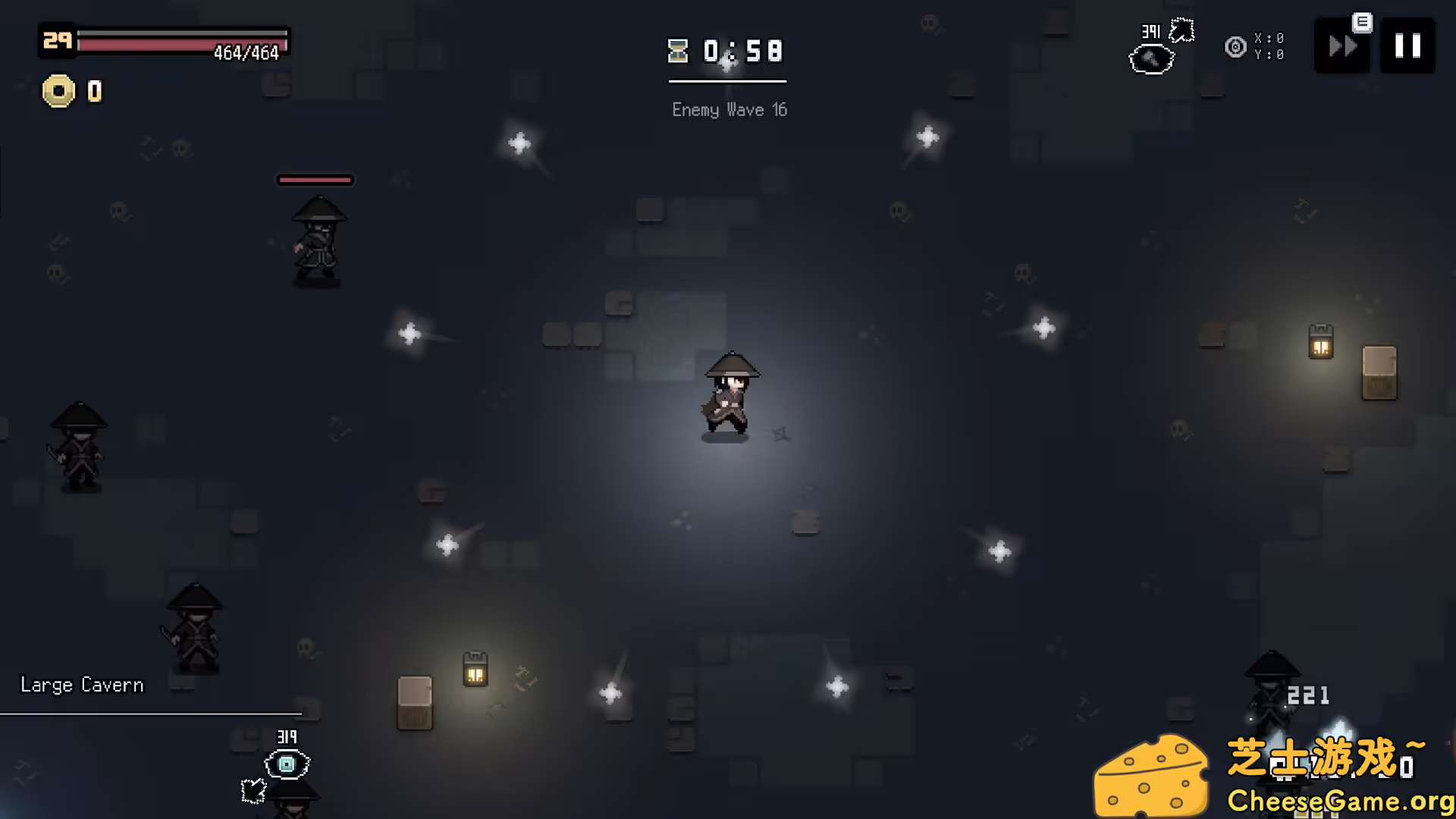The height and width of the screenshot is (819, 1456).
Task: Toggle the pause button
Action: point(1407,45)
